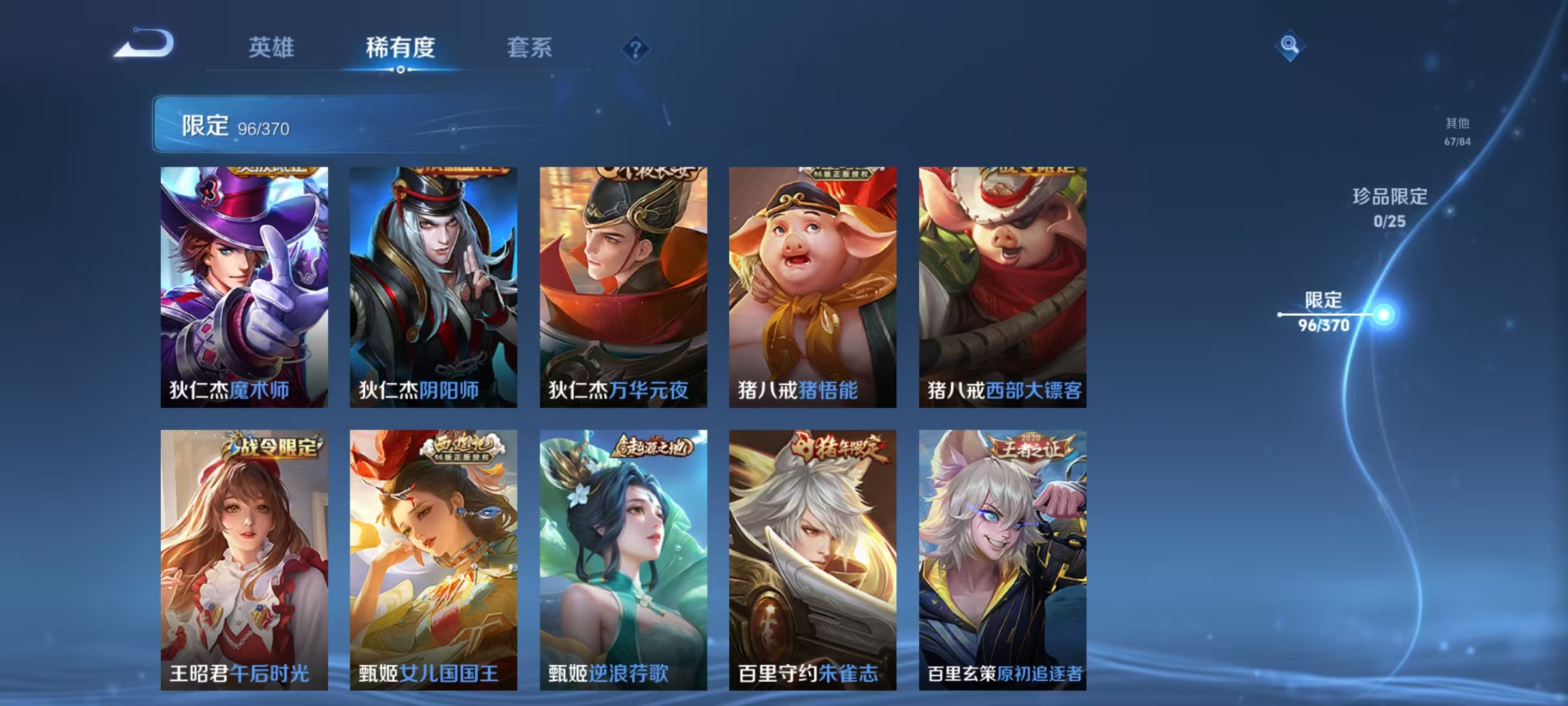Switch to the 套系 tab

[531, 47]
